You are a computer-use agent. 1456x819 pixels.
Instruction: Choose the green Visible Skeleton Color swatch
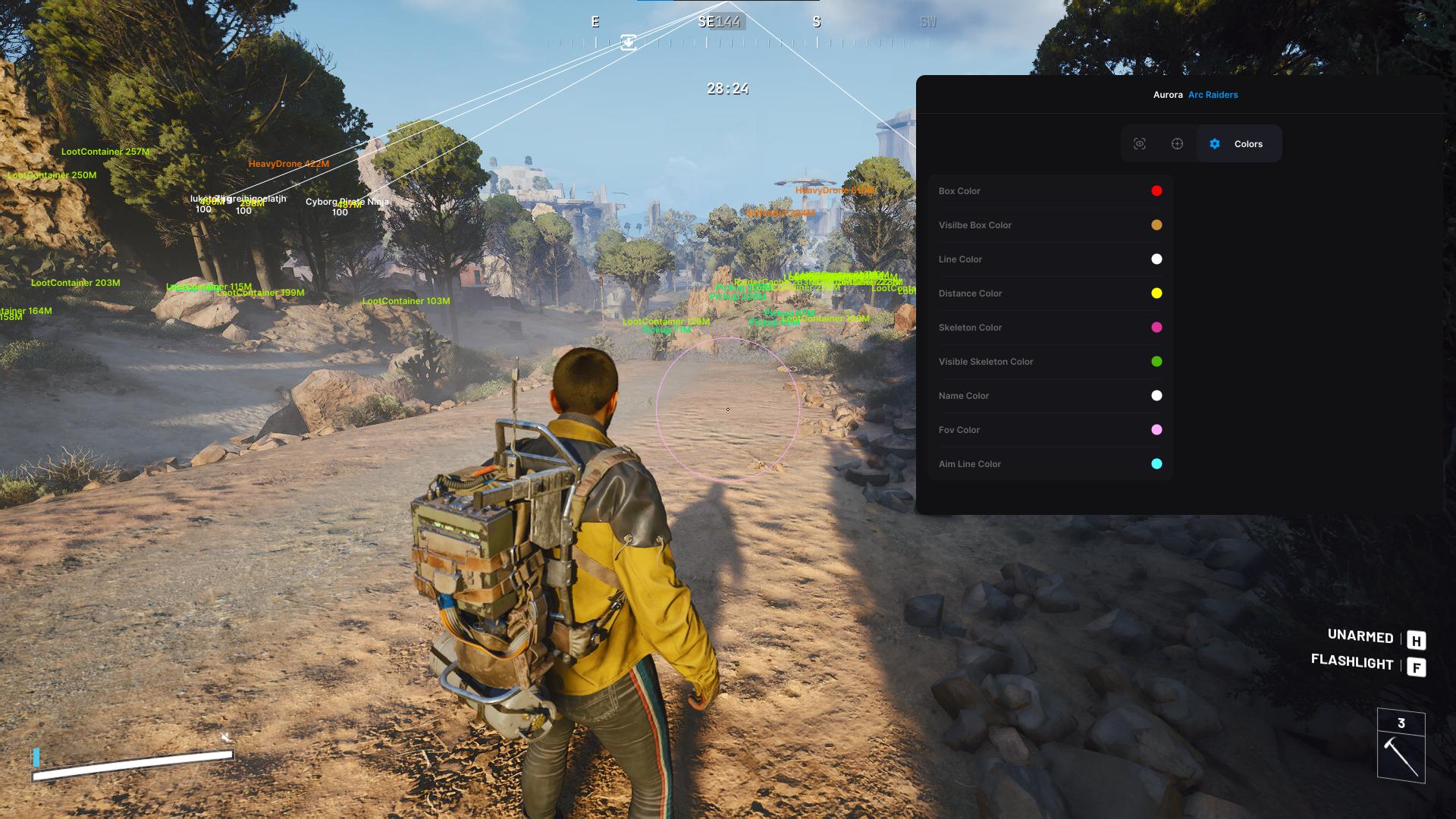coord(1156,362)
